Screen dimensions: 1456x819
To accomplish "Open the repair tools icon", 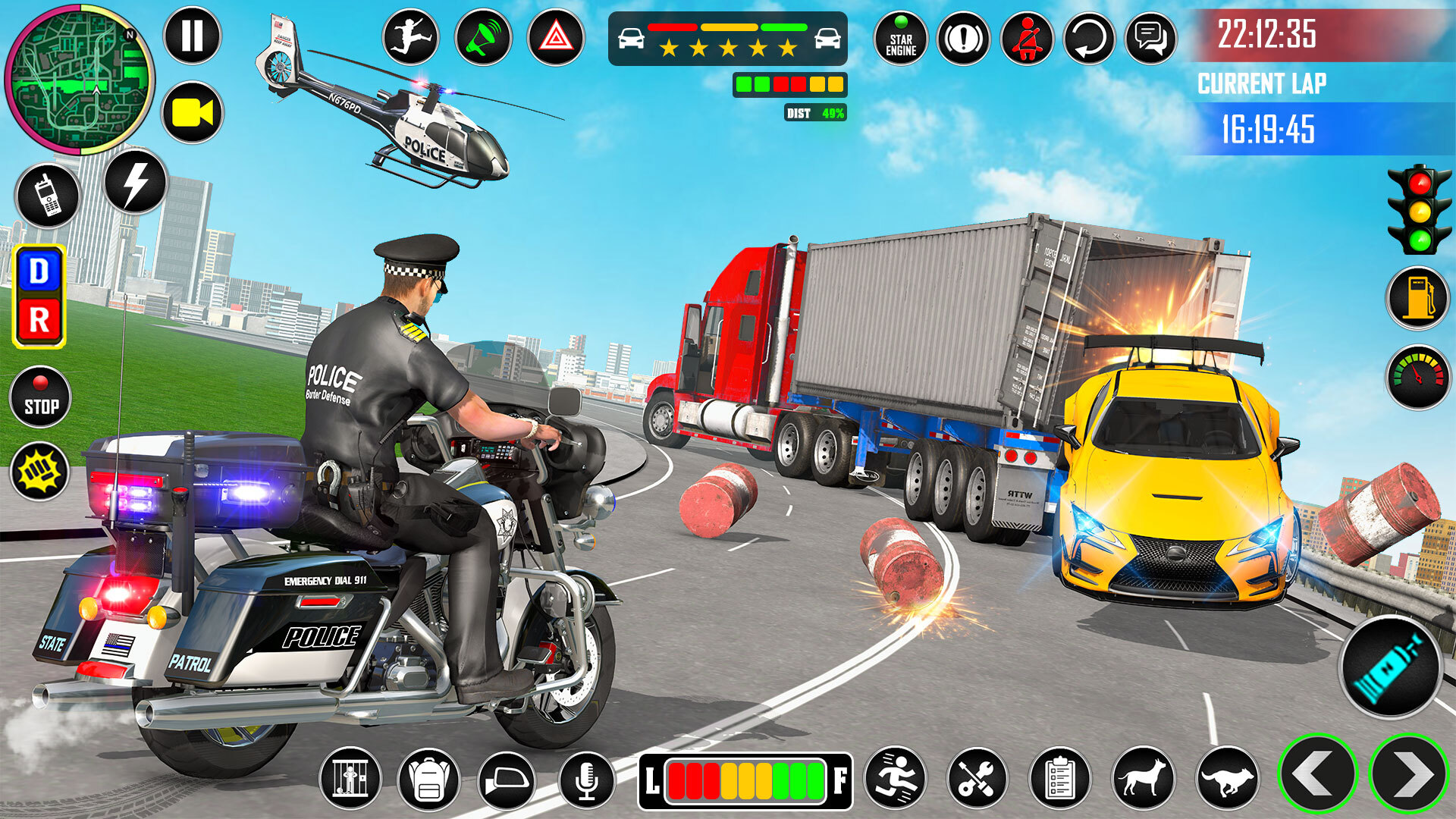I will [x=978, y=777].
